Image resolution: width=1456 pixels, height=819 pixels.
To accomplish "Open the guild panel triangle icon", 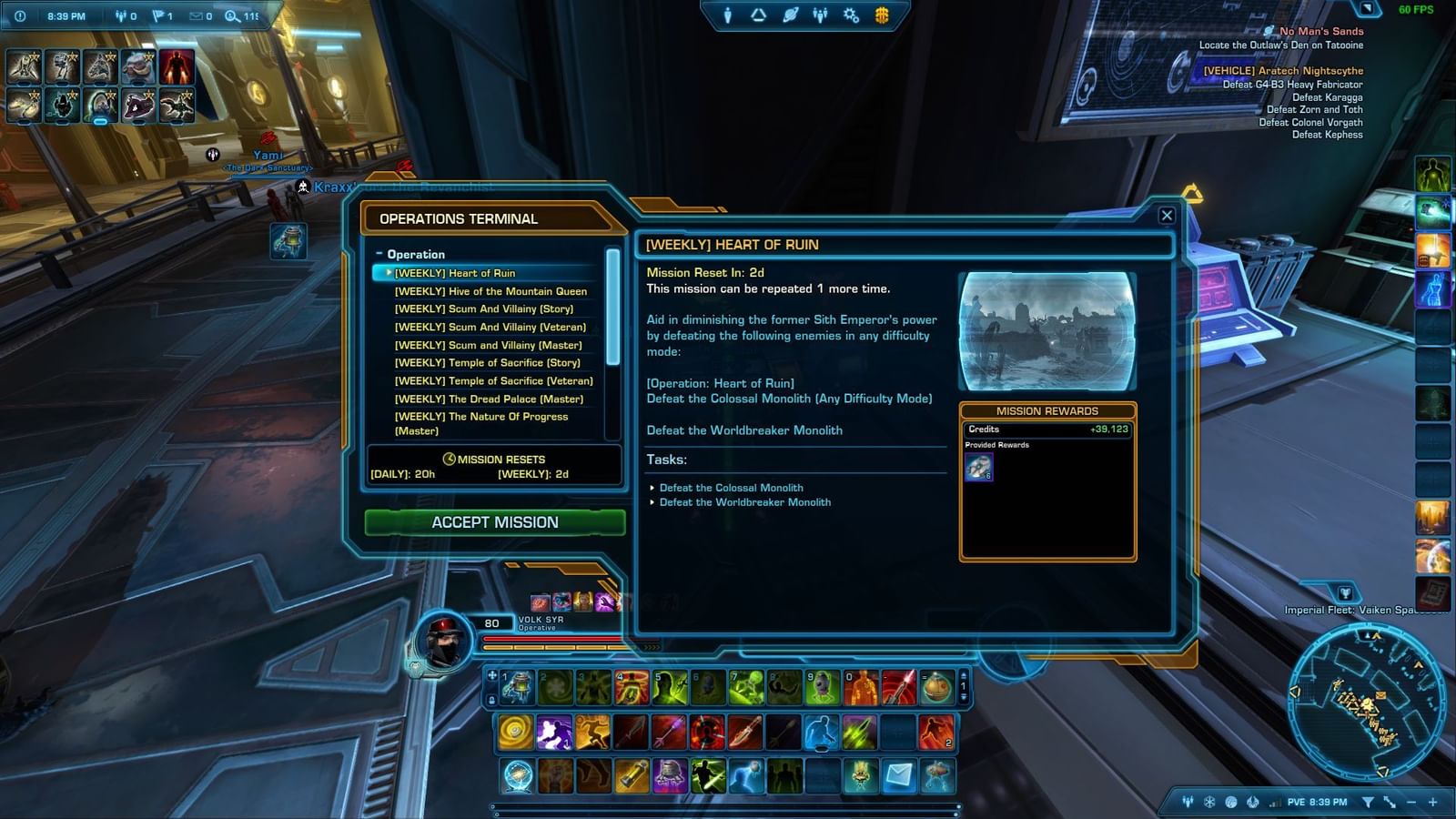I will pos(758,14).
